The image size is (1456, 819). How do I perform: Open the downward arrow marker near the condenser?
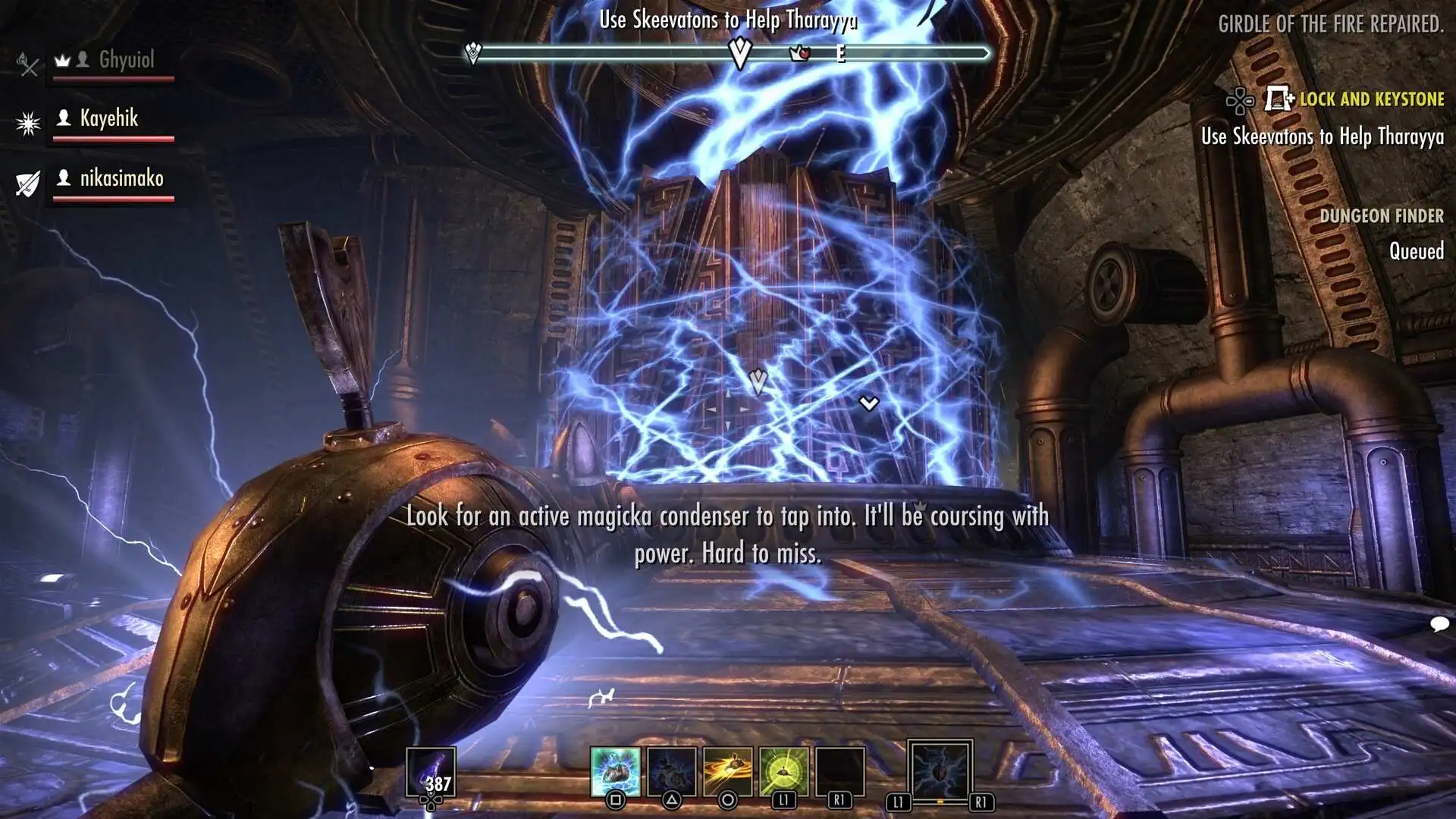pos(867,403)
